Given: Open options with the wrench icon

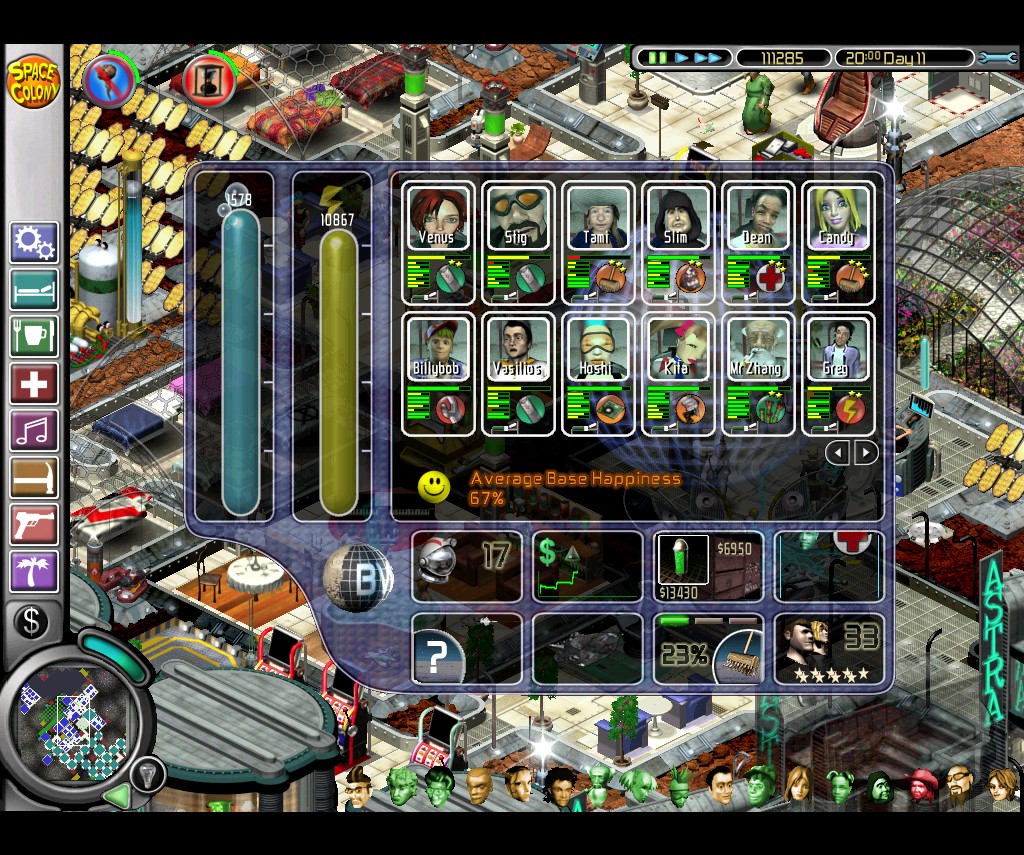Looking at the screenshot, I should tap(996, 58).
